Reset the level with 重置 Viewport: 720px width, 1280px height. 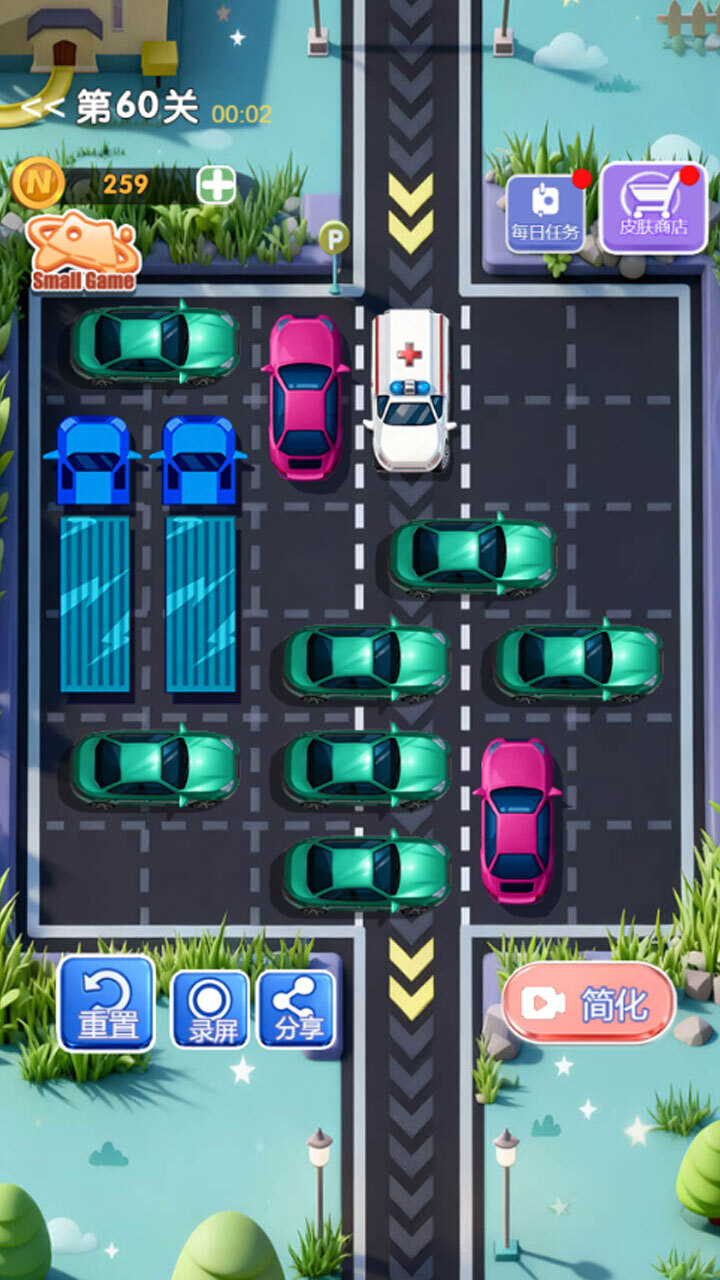107,1003
